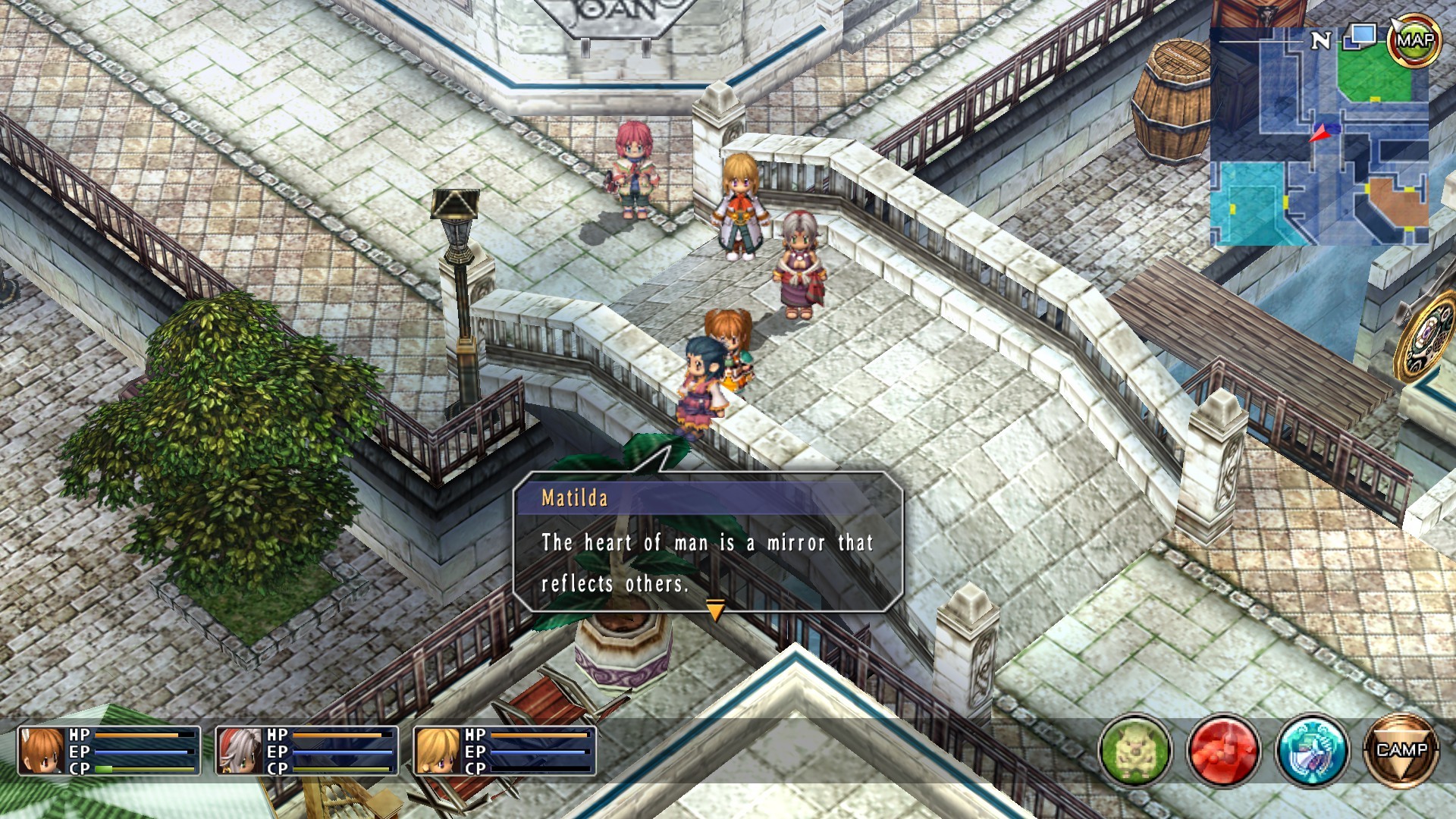Select the green sheep monster icon
The height and width of the screenshot is (819, 1456).
coord(1135,751)
